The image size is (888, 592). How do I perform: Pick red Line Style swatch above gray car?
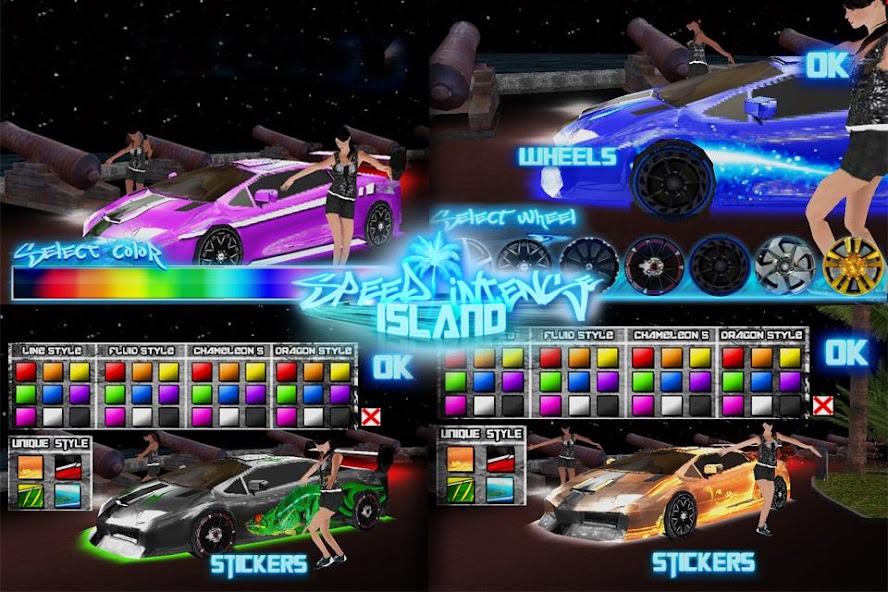tap(24, 372)
